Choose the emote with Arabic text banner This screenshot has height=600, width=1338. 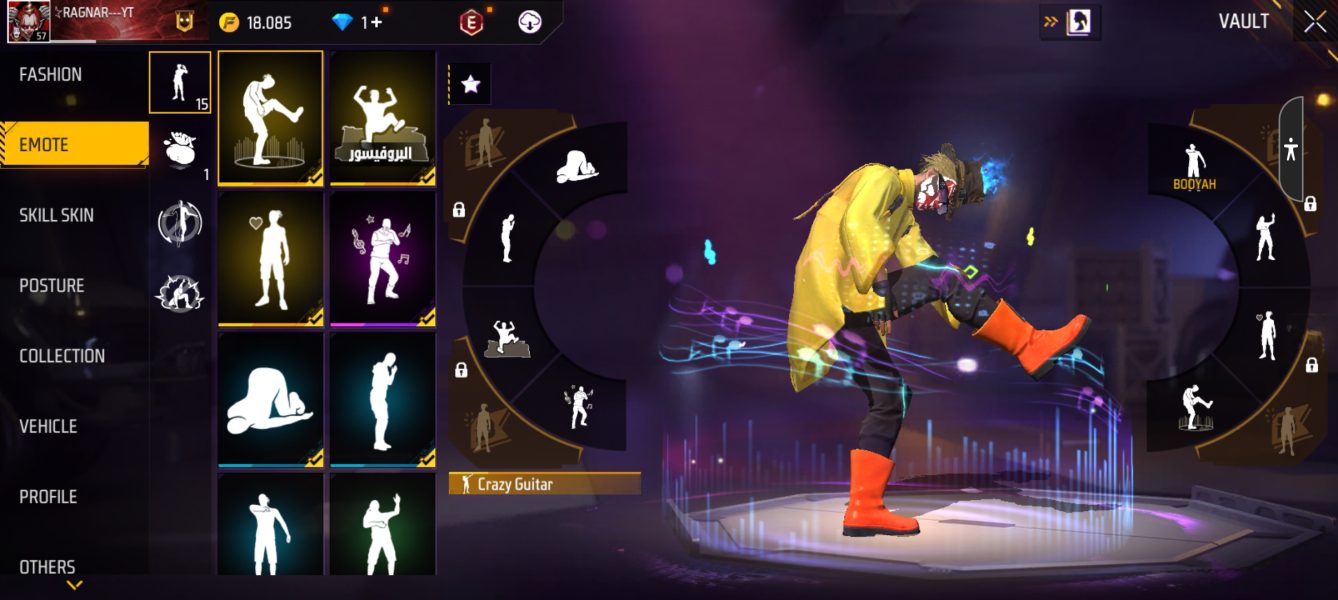tap(383, 117)
